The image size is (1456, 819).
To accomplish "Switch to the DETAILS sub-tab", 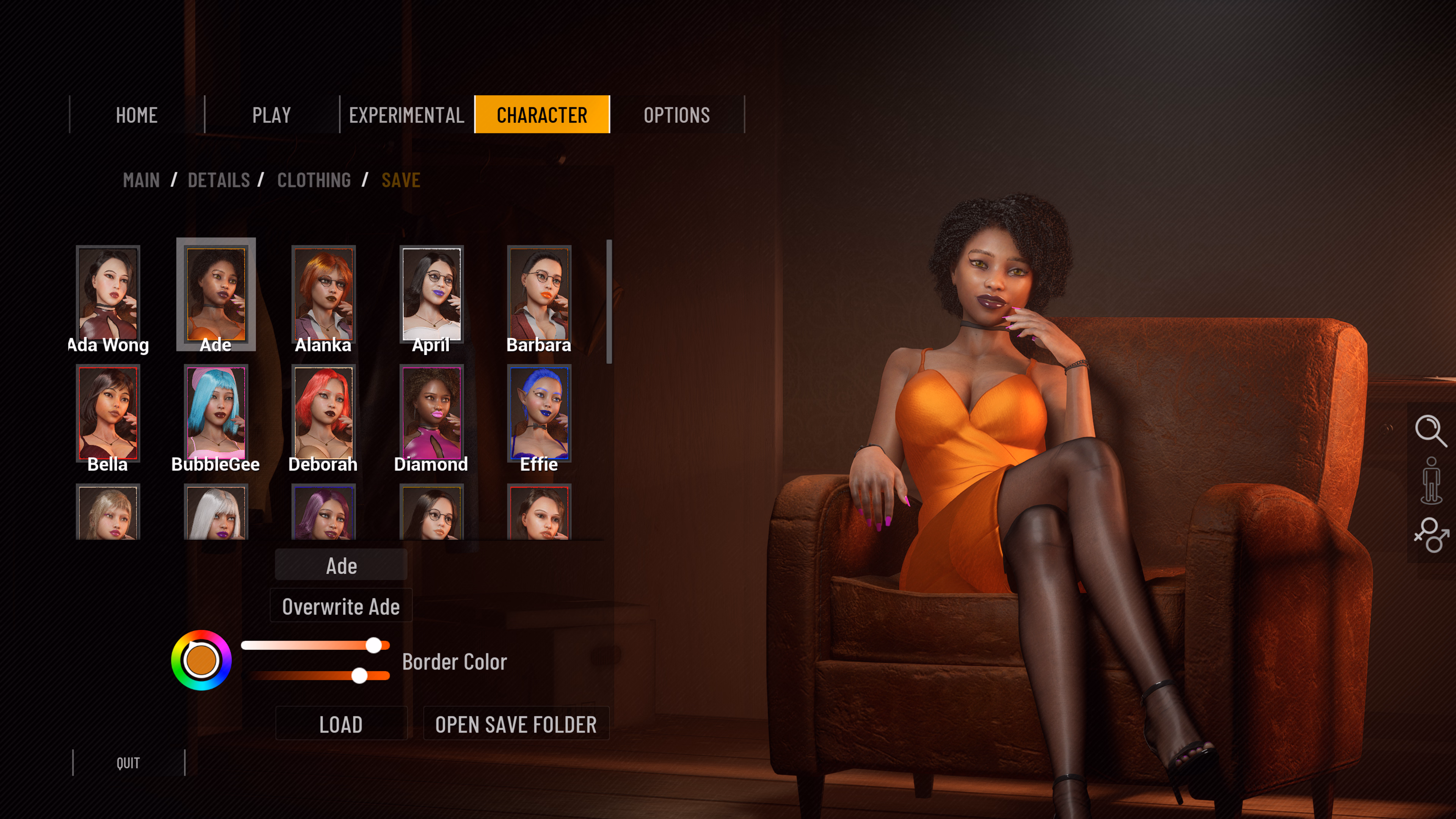I will (219, 180).
